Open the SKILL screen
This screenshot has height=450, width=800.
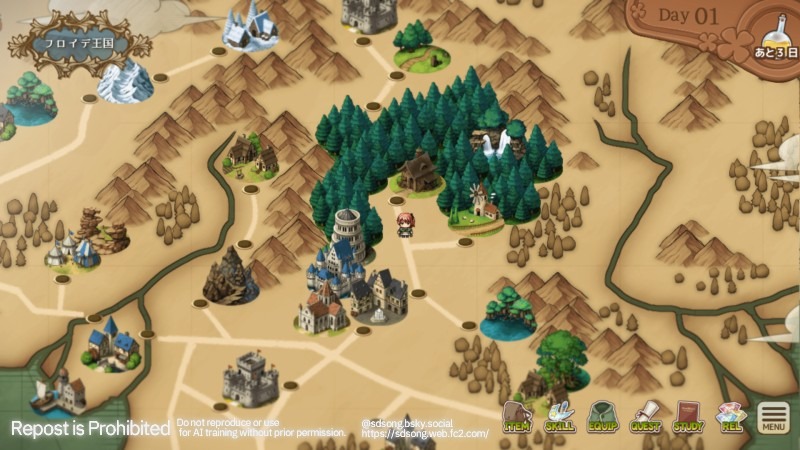click(x=559, y=416)
